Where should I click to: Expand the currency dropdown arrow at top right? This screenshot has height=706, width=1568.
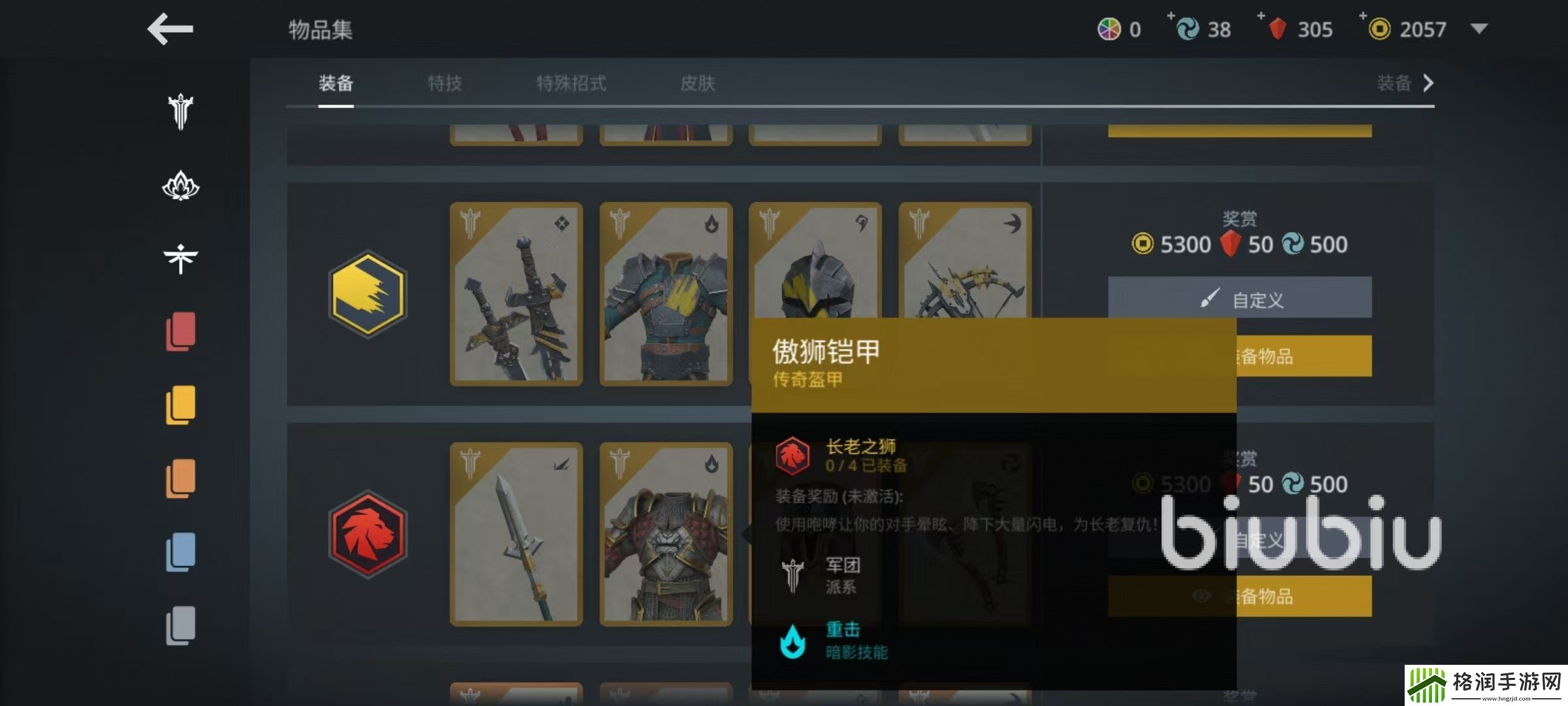[1479, 29]
